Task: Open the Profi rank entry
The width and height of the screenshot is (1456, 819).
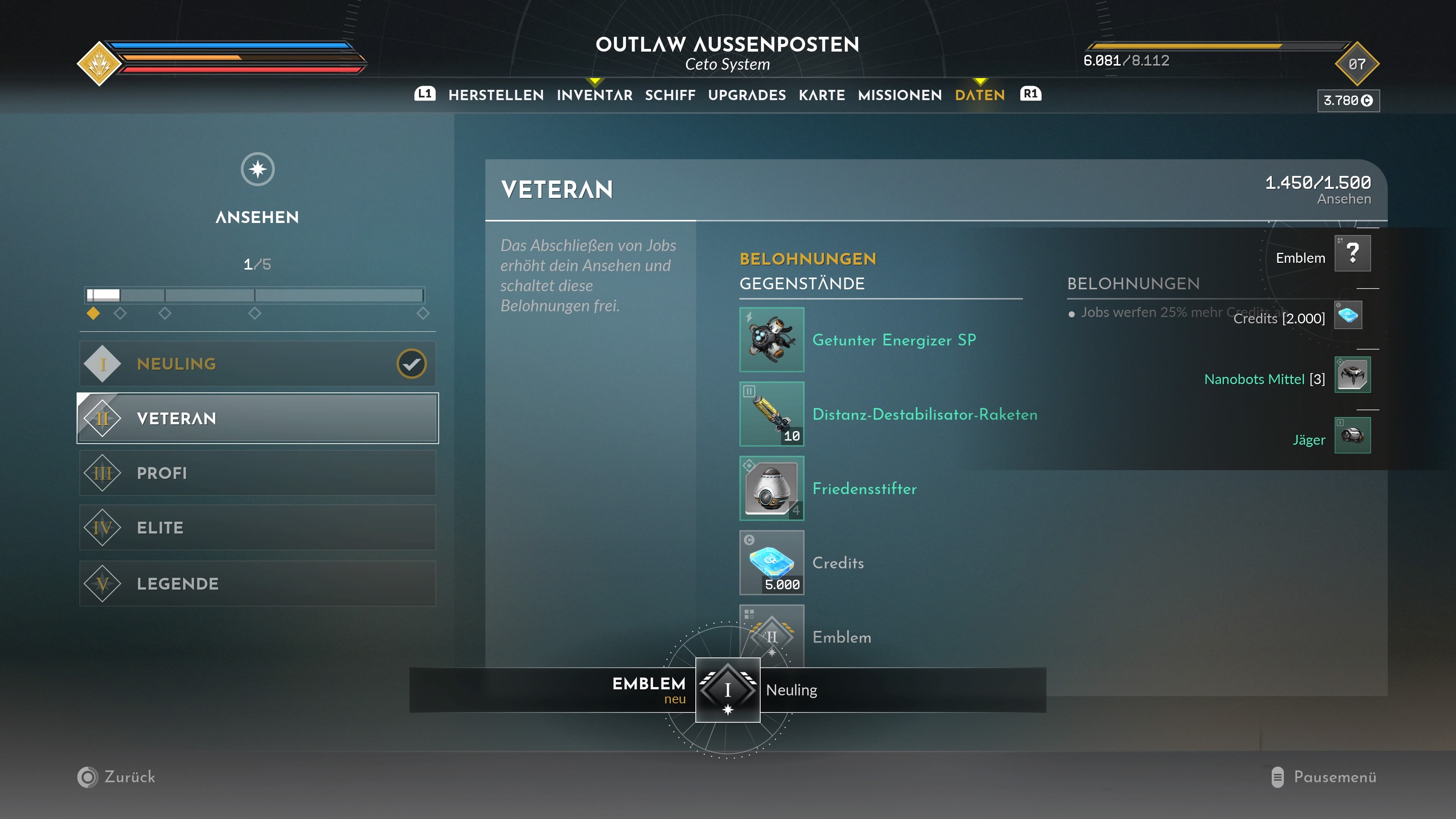Action: pyautogui.click(x=257, y=473)
